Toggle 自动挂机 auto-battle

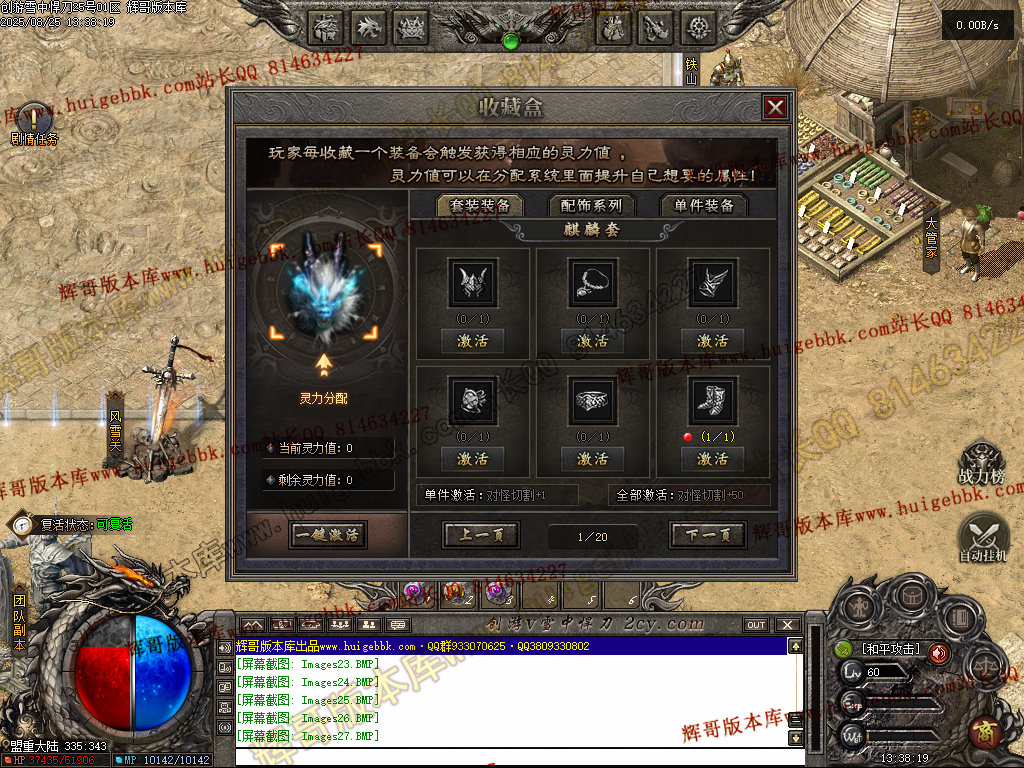click(x=983, y=537)
